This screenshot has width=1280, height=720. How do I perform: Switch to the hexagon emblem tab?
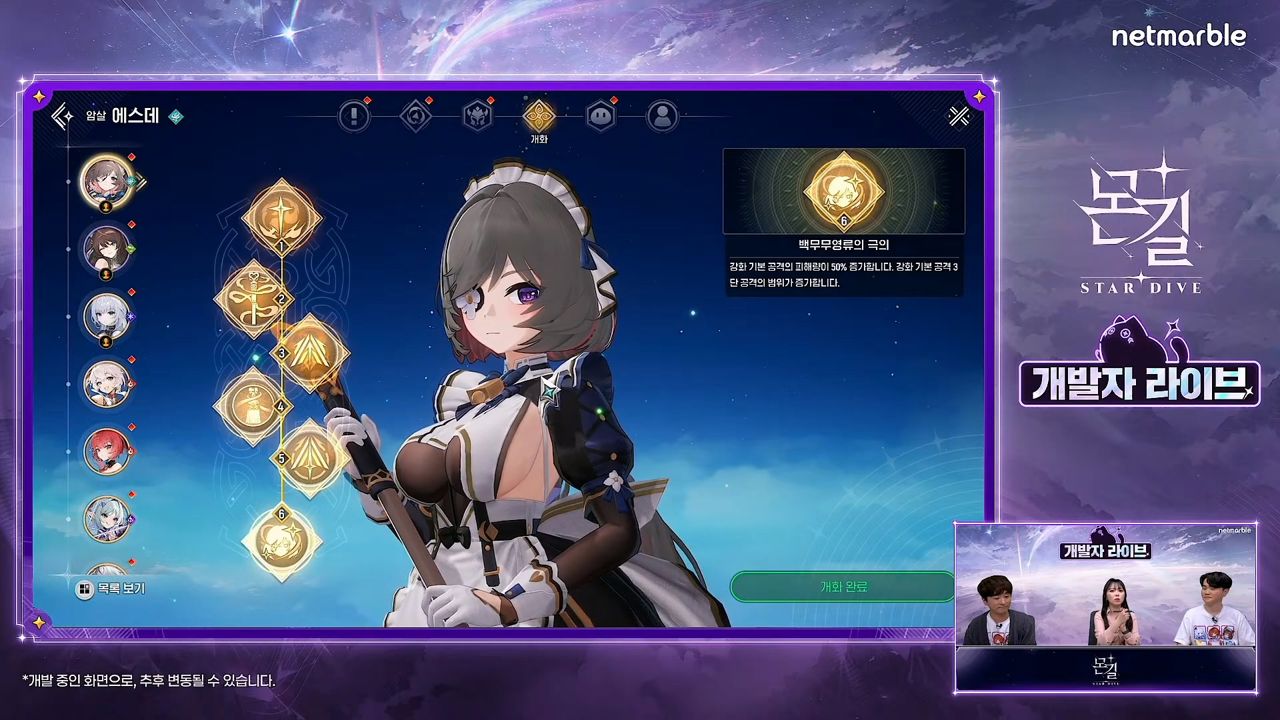tap(415, 117)
